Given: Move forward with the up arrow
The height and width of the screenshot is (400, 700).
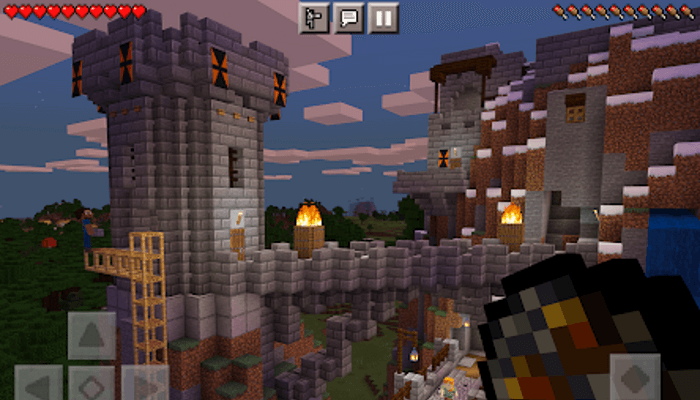Looking at the screenshot, I should pyautogui.click(x=91, y=335).
